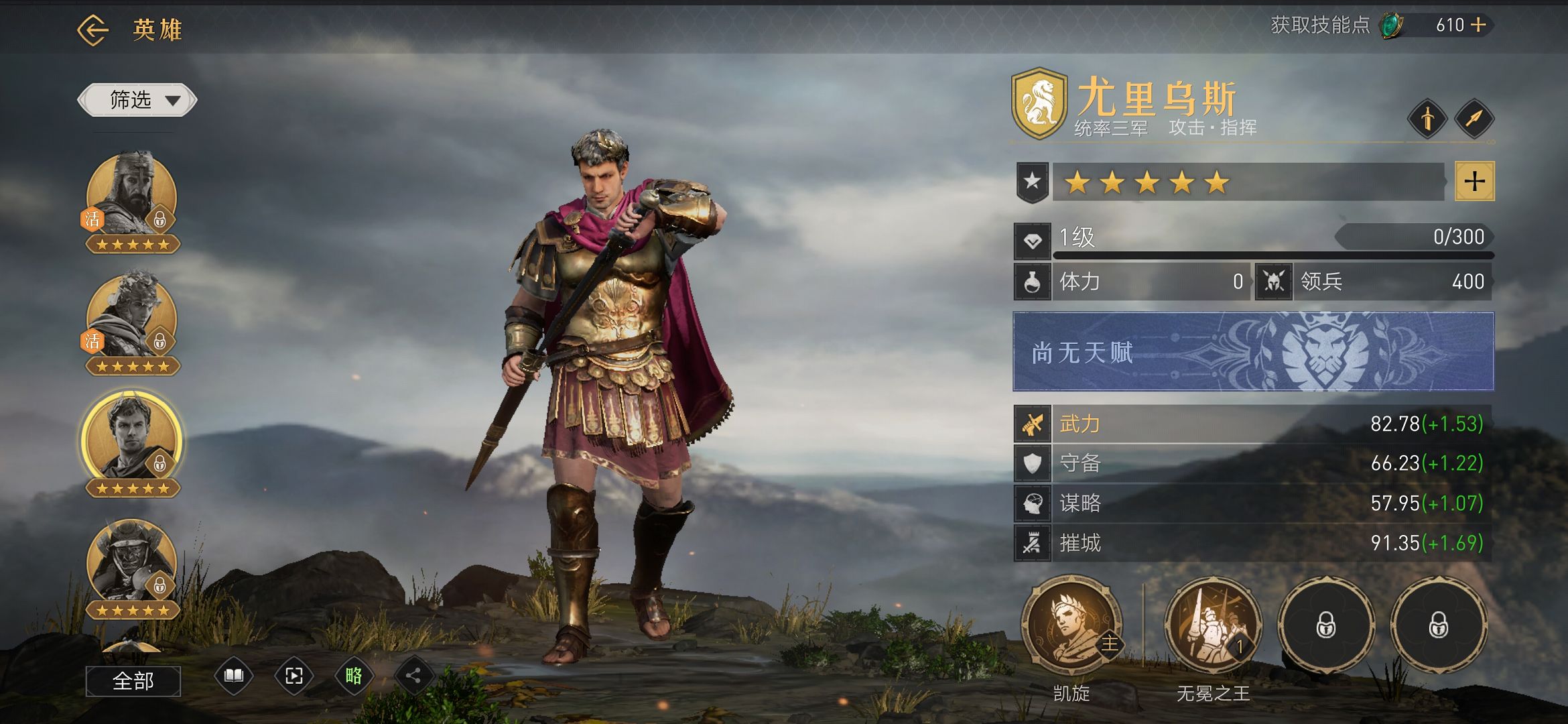Go back using the arrow button
The height and width of the screenshot is (724, 1568).
pyautogui.click(x=92, y=29)
